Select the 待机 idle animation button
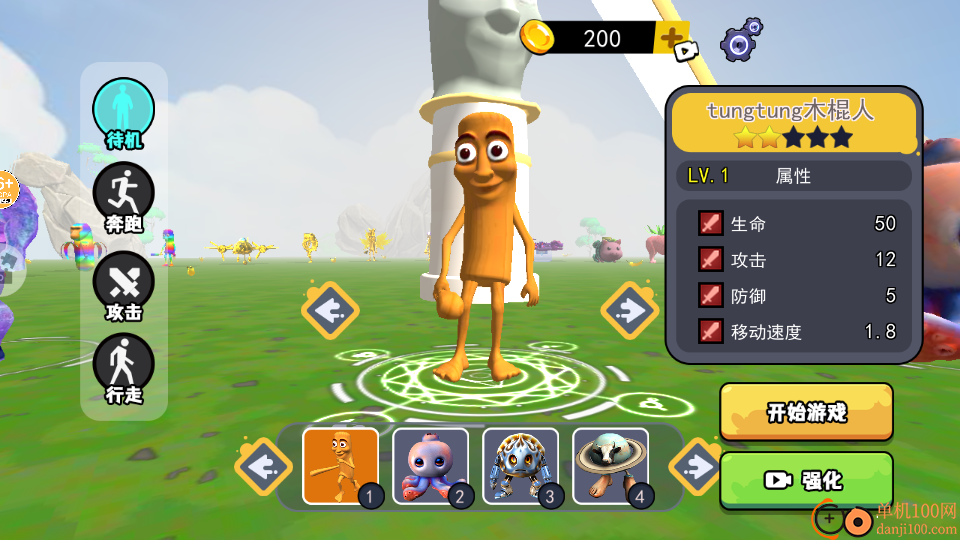960x540 pixels. [x=124, y=112]
